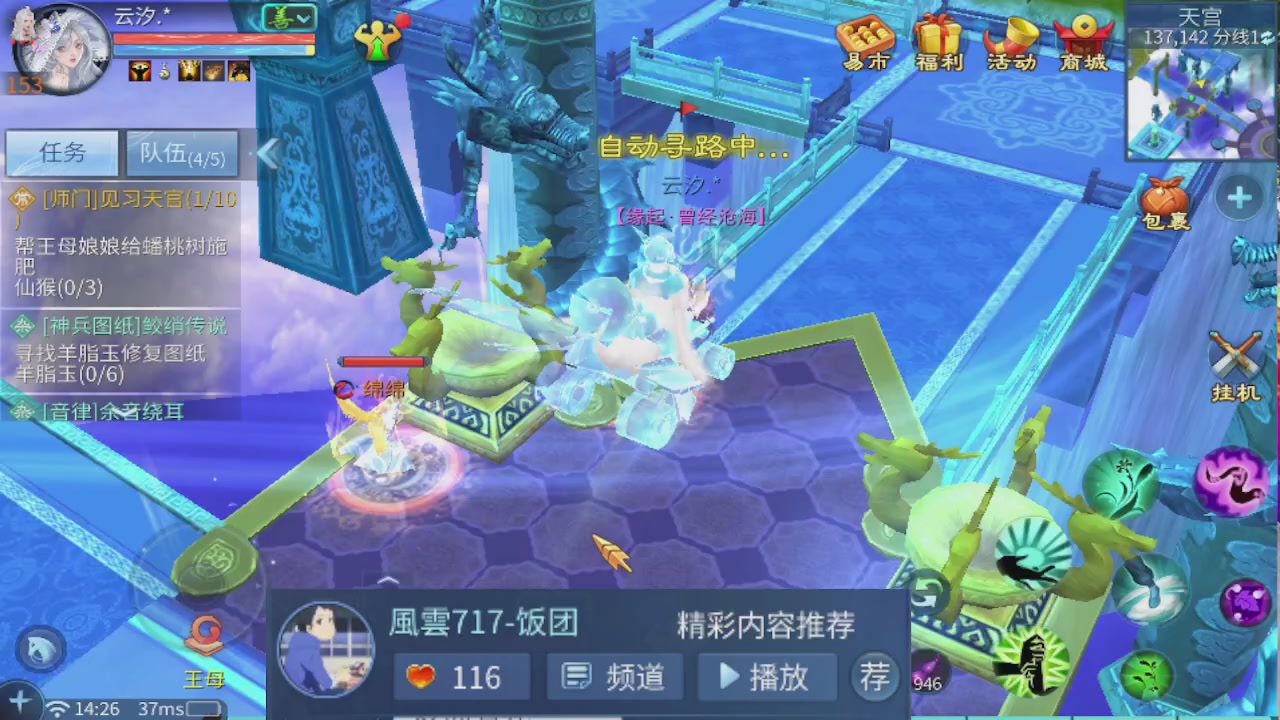The image size is (1280, 720).
Task: Expand chat options with plus button
Action: [20, 700]
